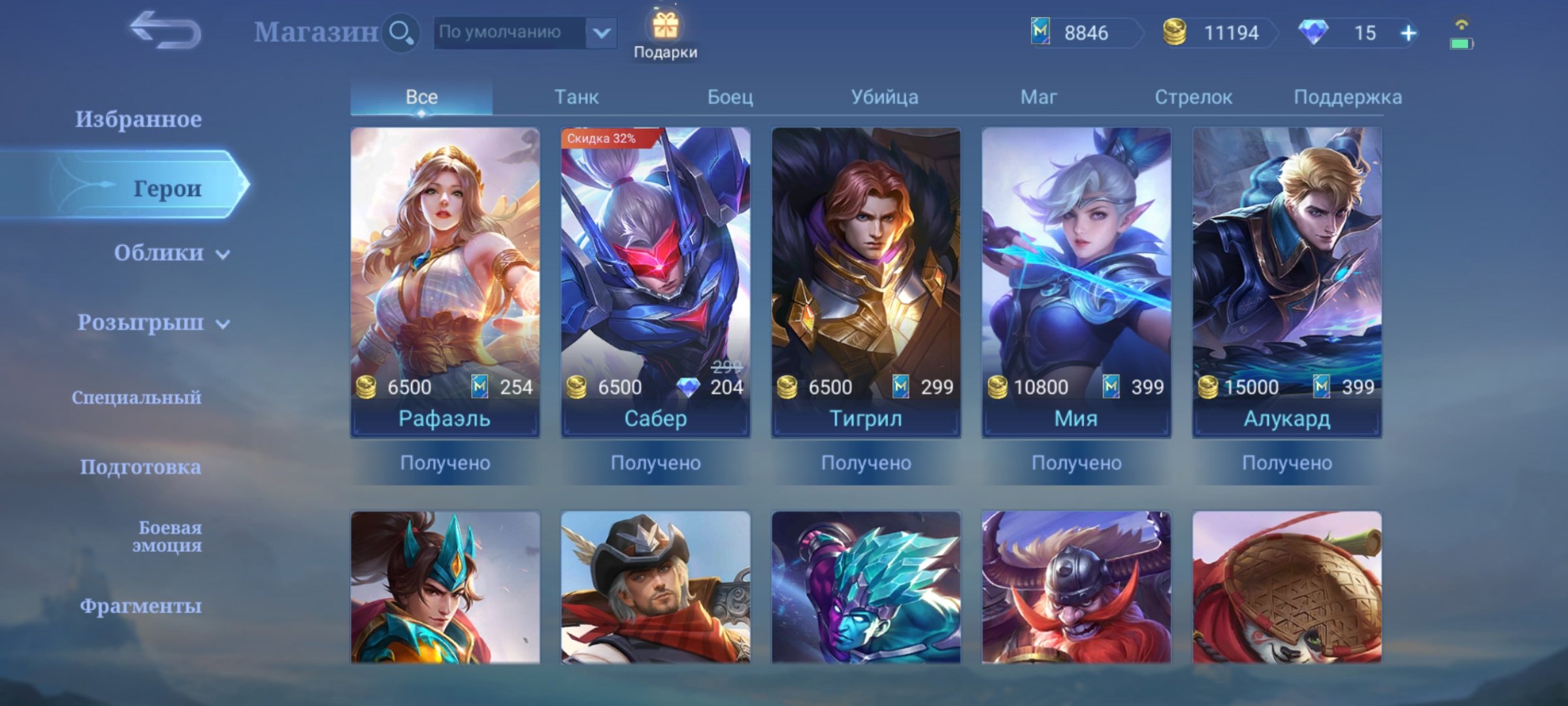Screen dimensions: 1568x706
Task: Expand the По умолчанию sort dropdown
Action: [x=601, y=32]
